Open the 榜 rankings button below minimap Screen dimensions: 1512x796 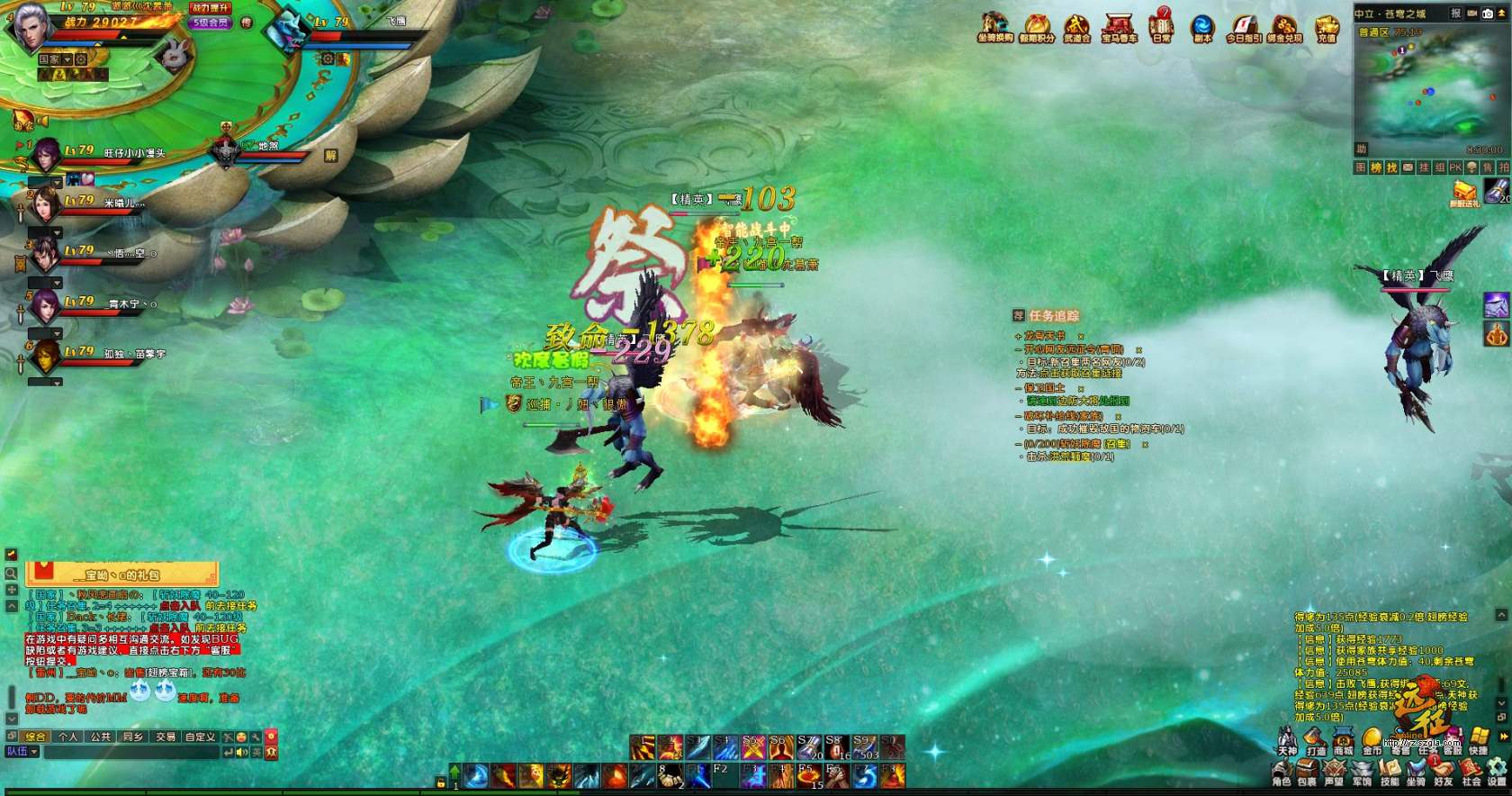1377,168
